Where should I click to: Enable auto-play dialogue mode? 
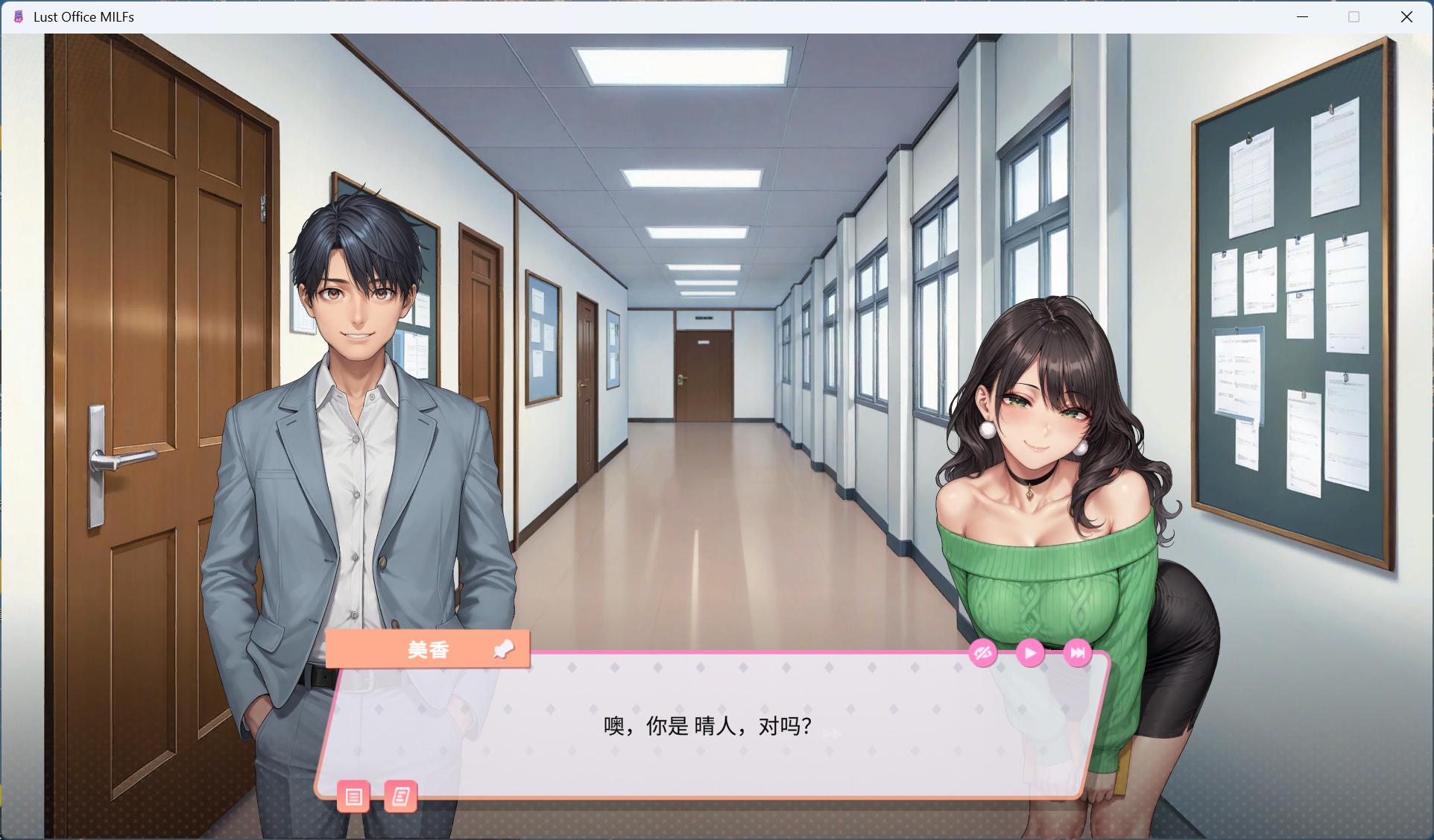(1031, 653)
